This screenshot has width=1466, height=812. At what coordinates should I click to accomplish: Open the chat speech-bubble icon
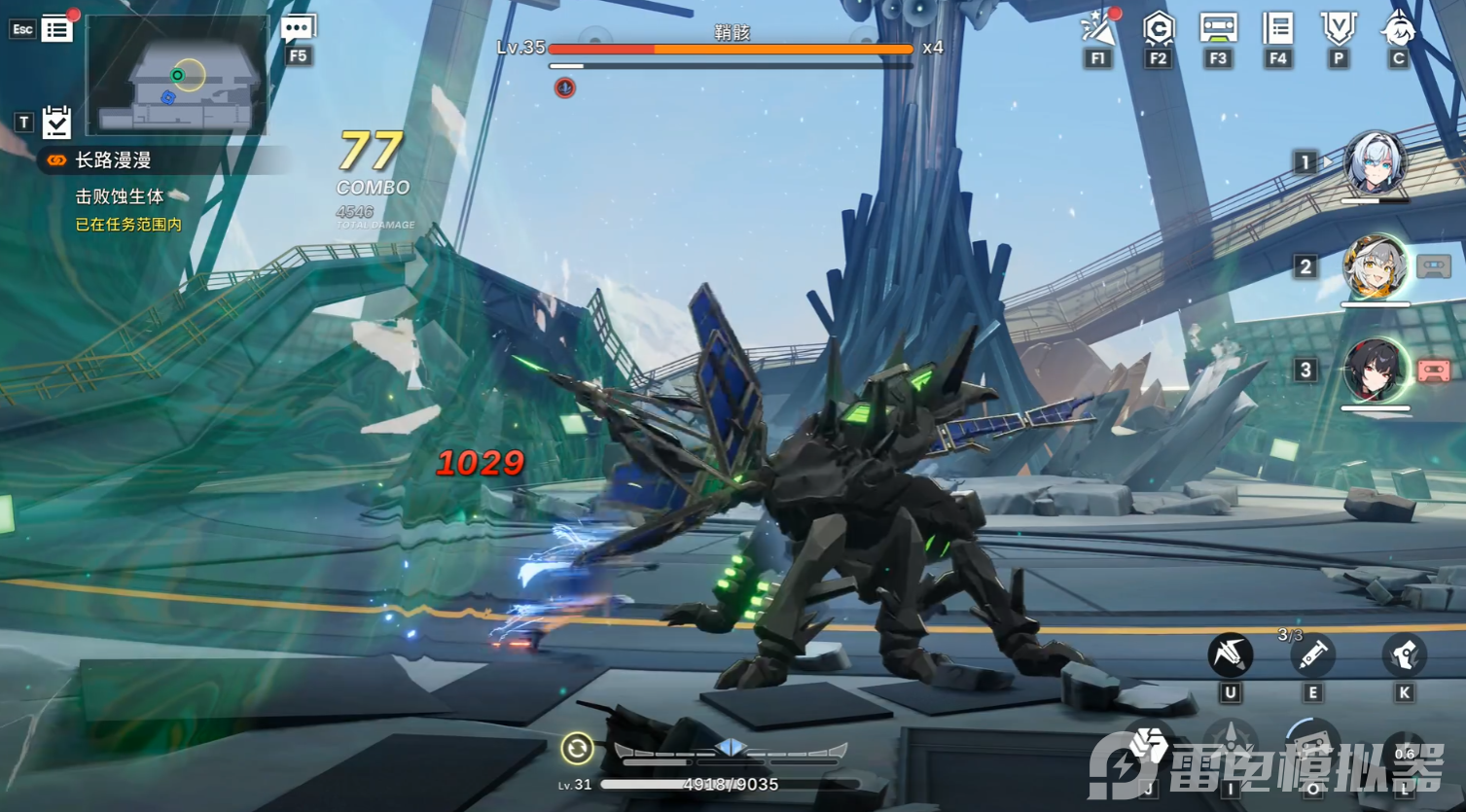[298, 30]
